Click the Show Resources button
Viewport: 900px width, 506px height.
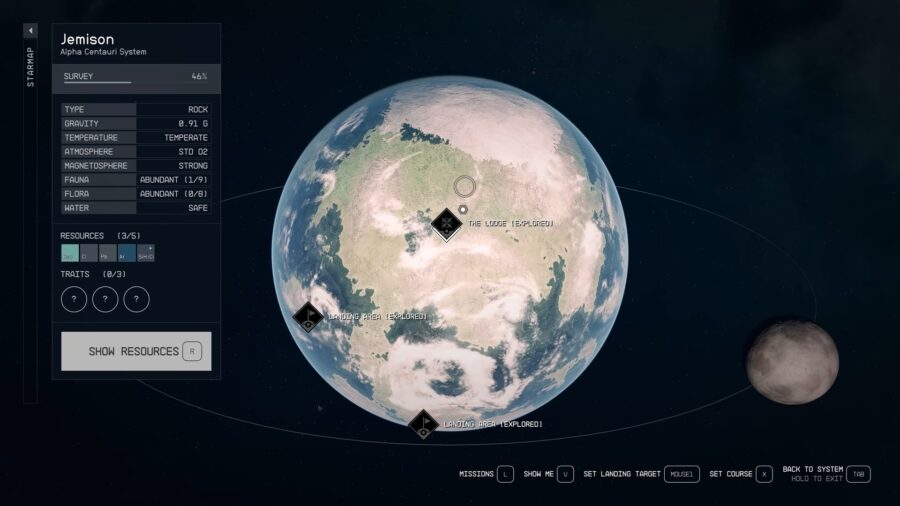136,351
